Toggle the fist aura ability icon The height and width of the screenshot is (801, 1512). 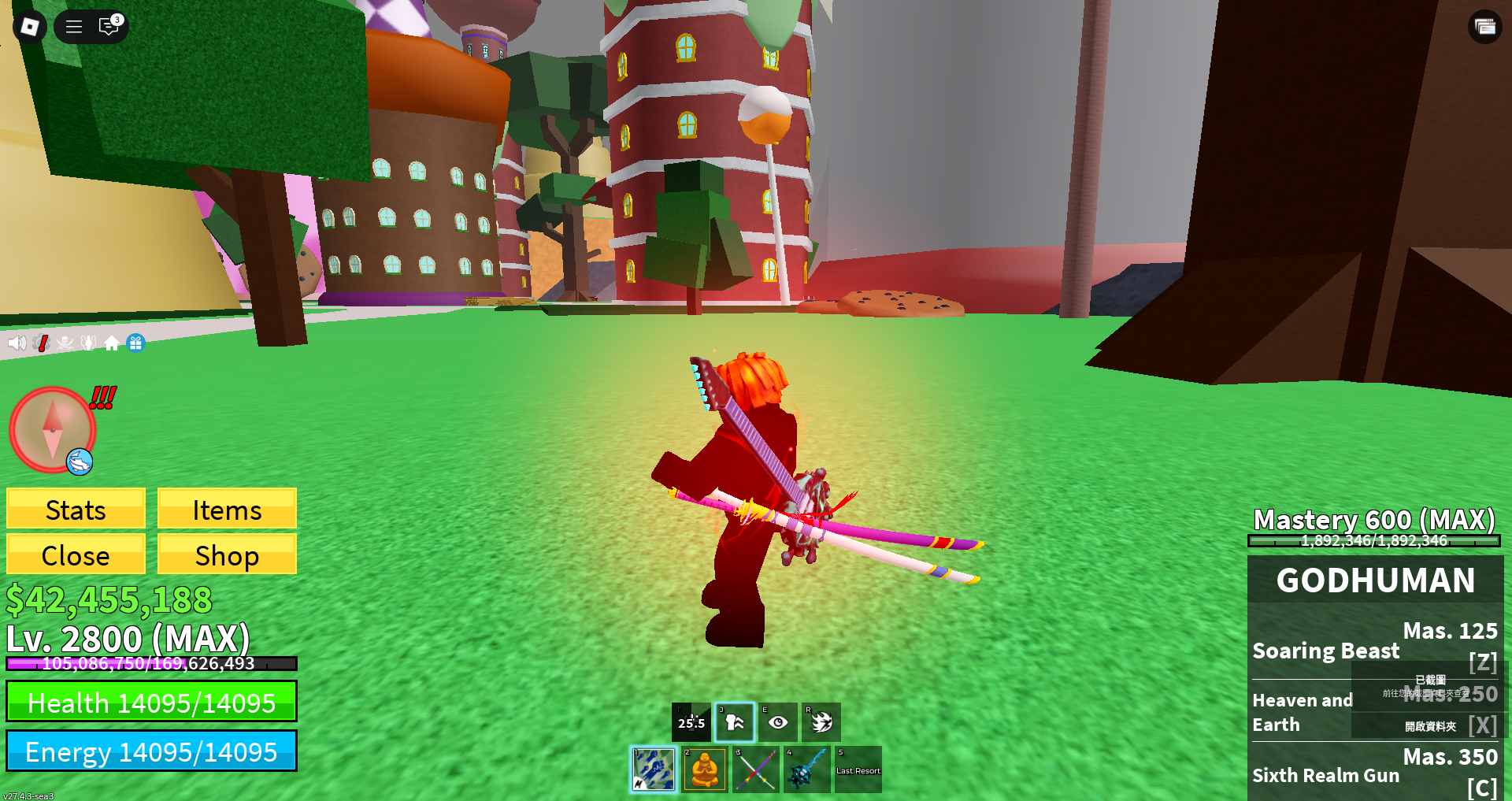pos(735,722)
